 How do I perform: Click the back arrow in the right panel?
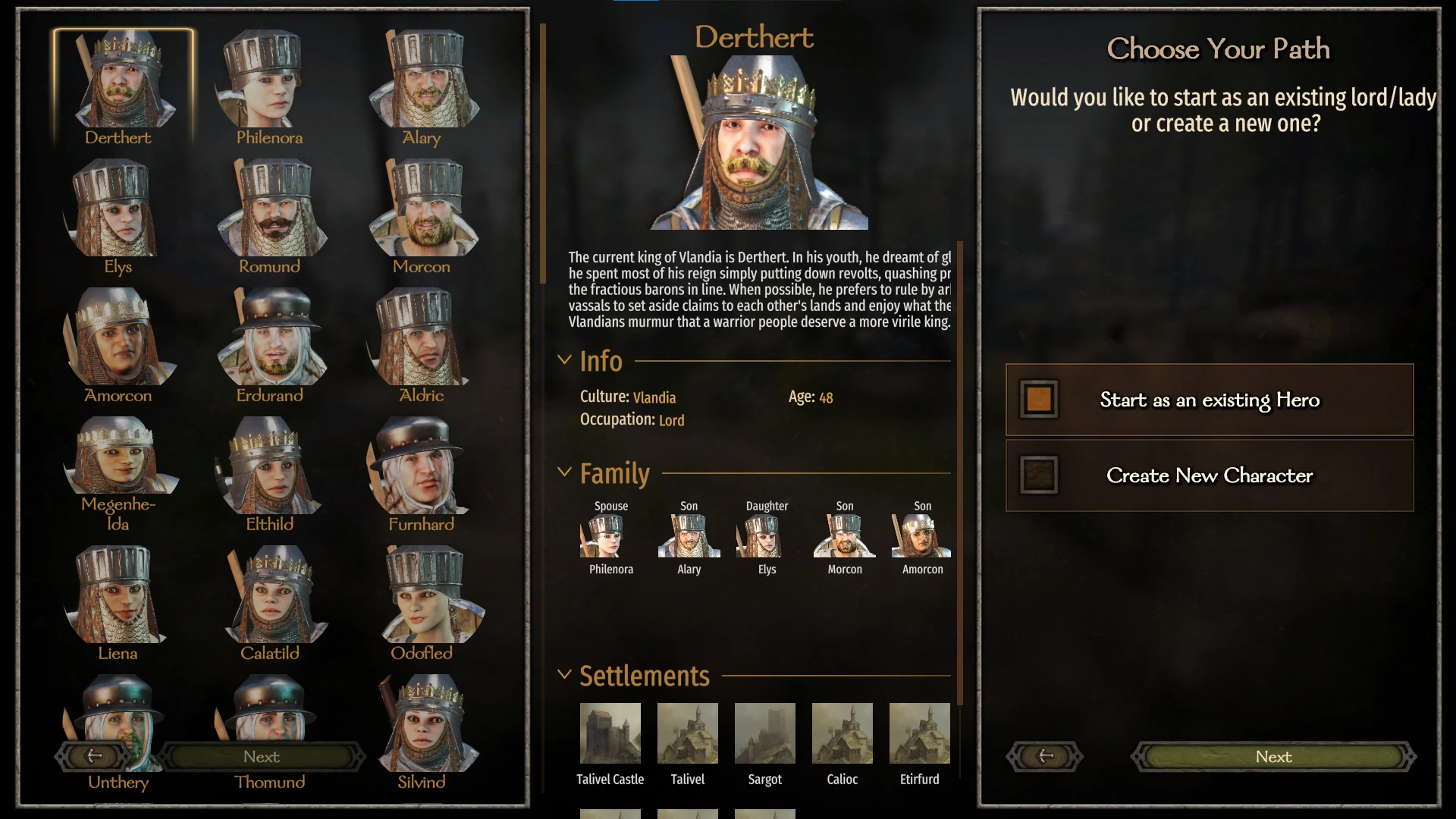1044,756
